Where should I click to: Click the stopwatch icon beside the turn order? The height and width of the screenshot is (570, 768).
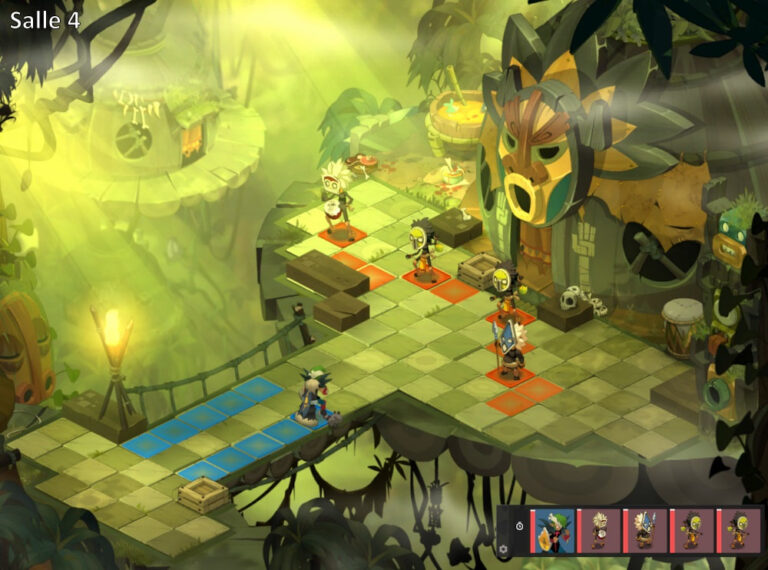(x=518, y=524)
